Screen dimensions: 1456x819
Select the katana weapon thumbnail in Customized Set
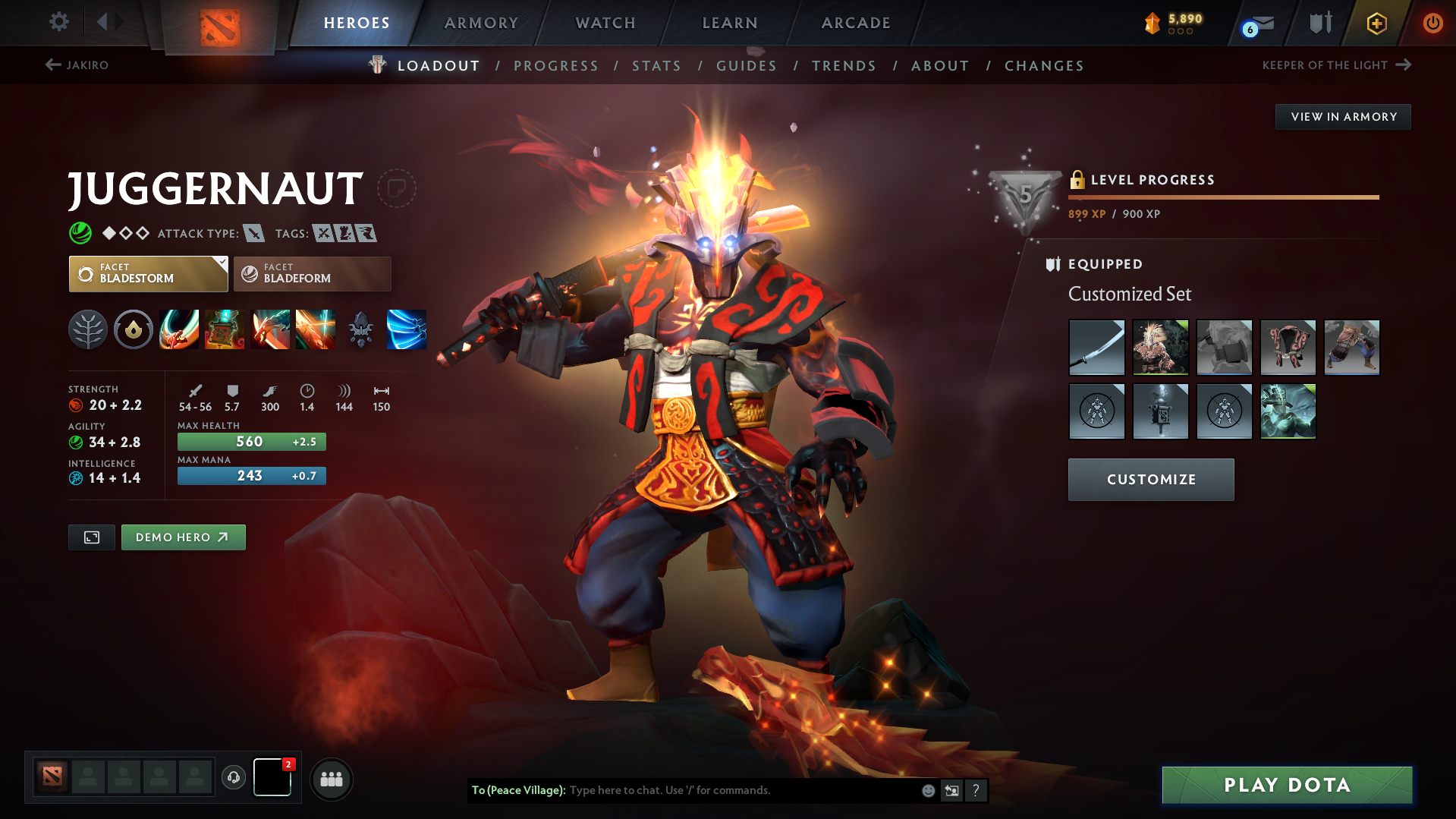tap(1096, 347)
